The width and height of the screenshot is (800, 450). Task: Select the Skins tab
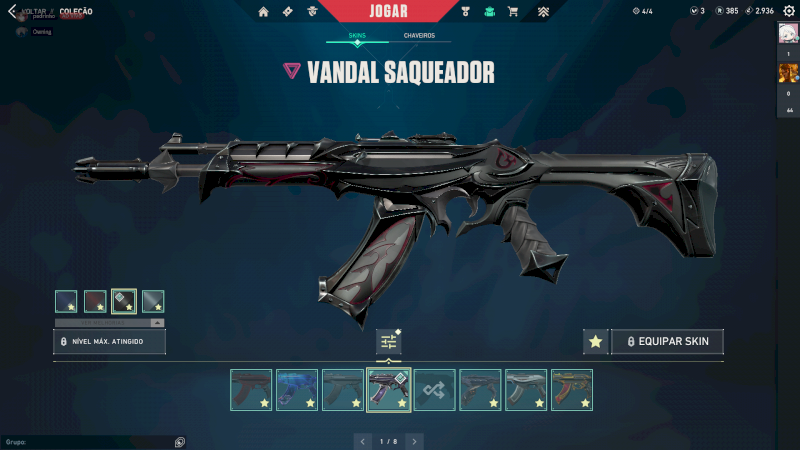(x=357, y=35)
